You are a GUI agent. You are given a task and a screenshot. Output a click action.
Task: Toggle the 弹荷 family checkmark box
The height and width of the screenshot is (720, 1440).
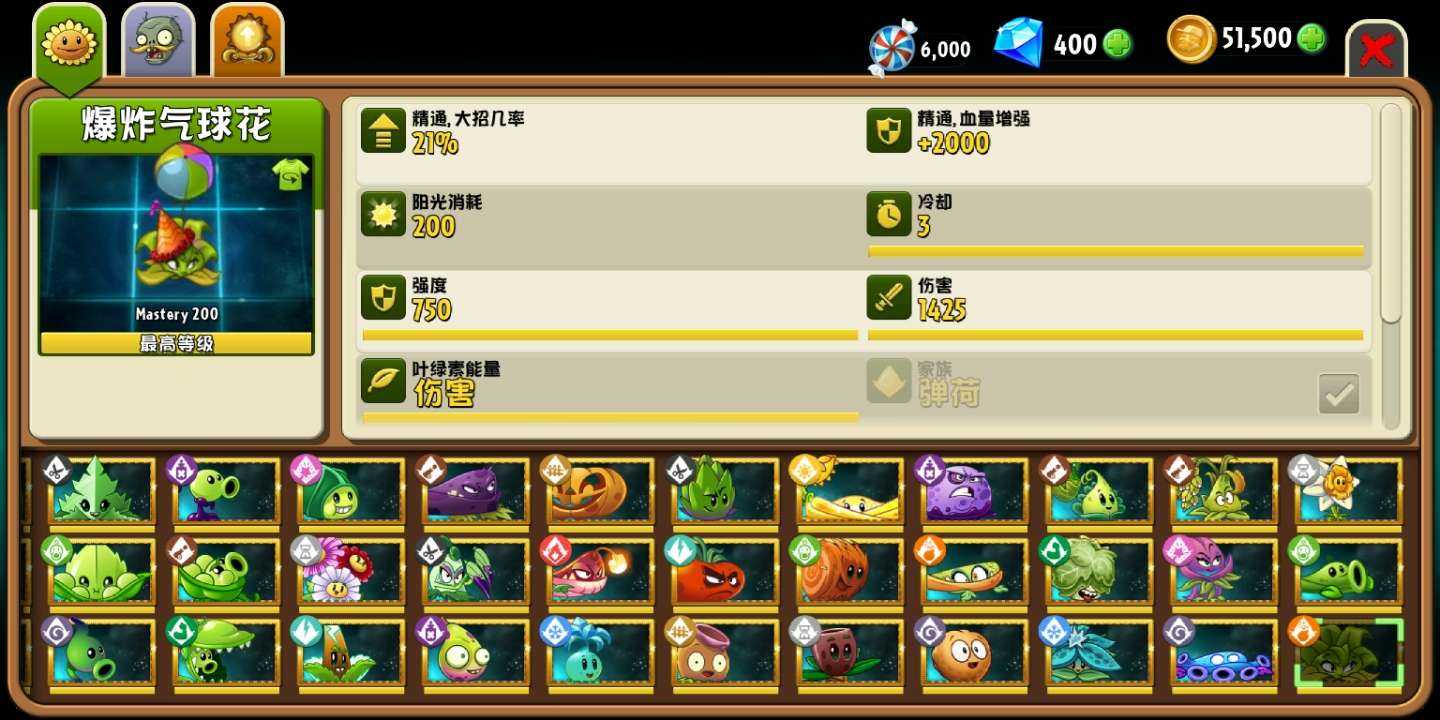(1338, 394)
